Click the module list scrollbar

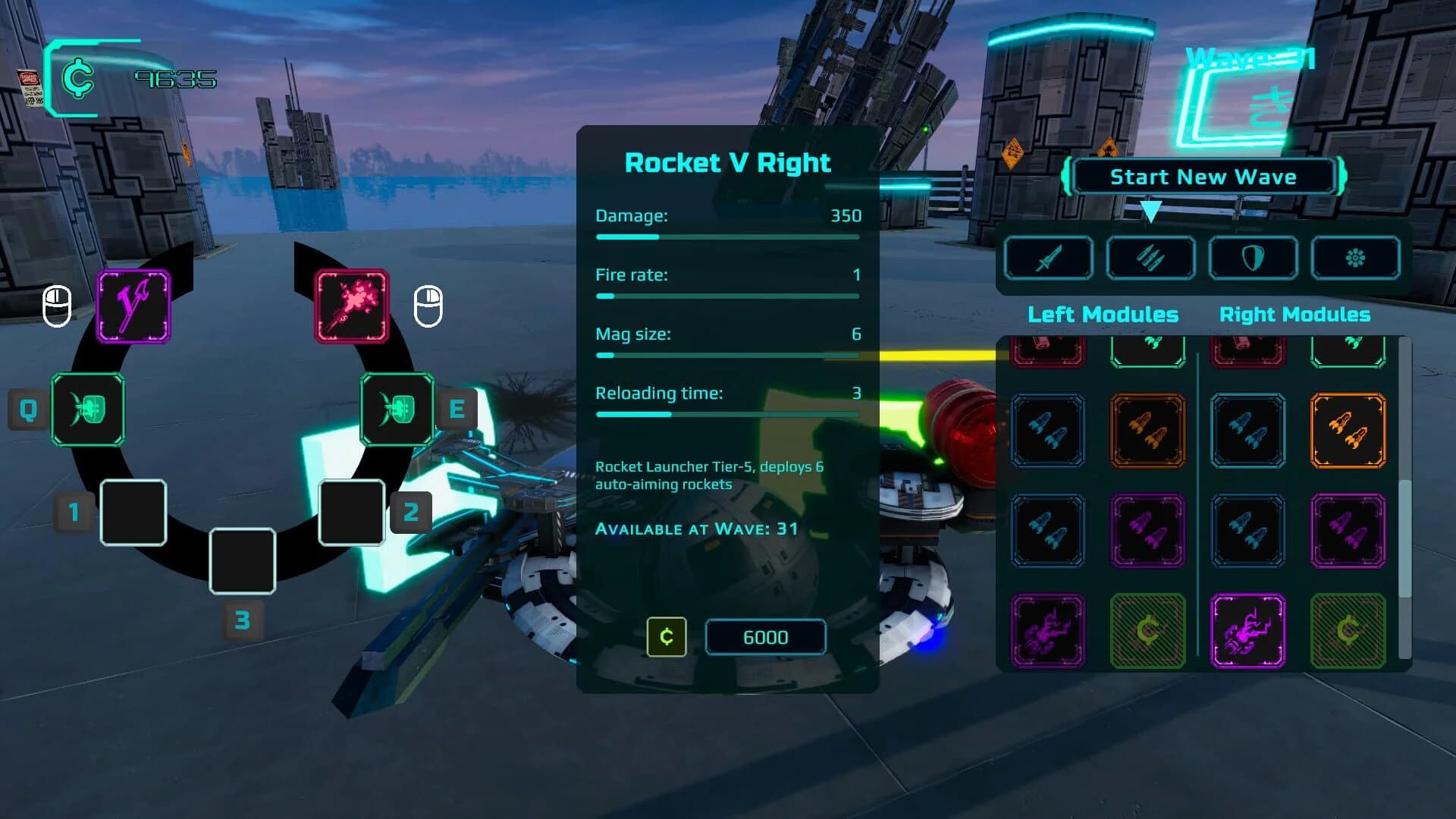coord(1404,538)
